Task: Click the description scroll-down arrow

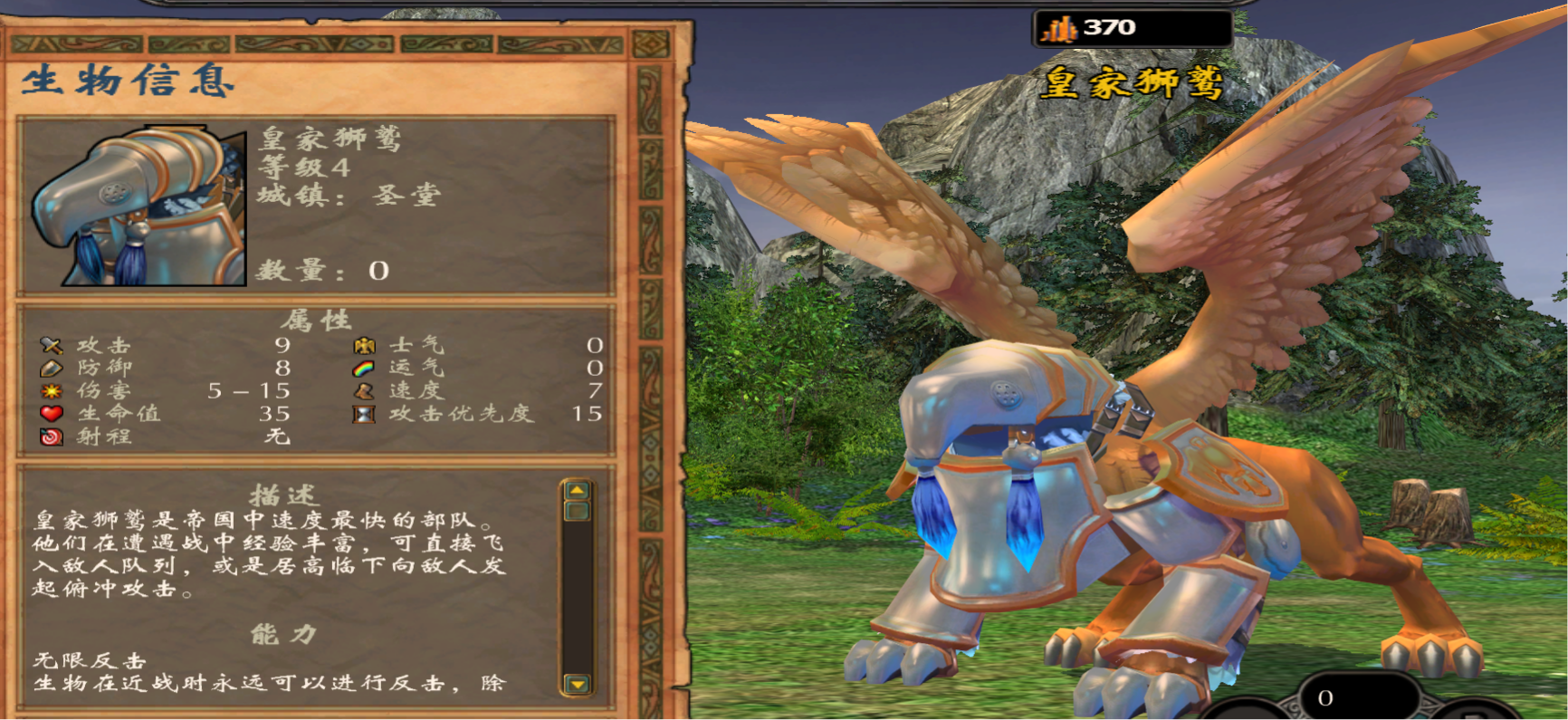Action: pyautogui.click(x=577, y=684)
